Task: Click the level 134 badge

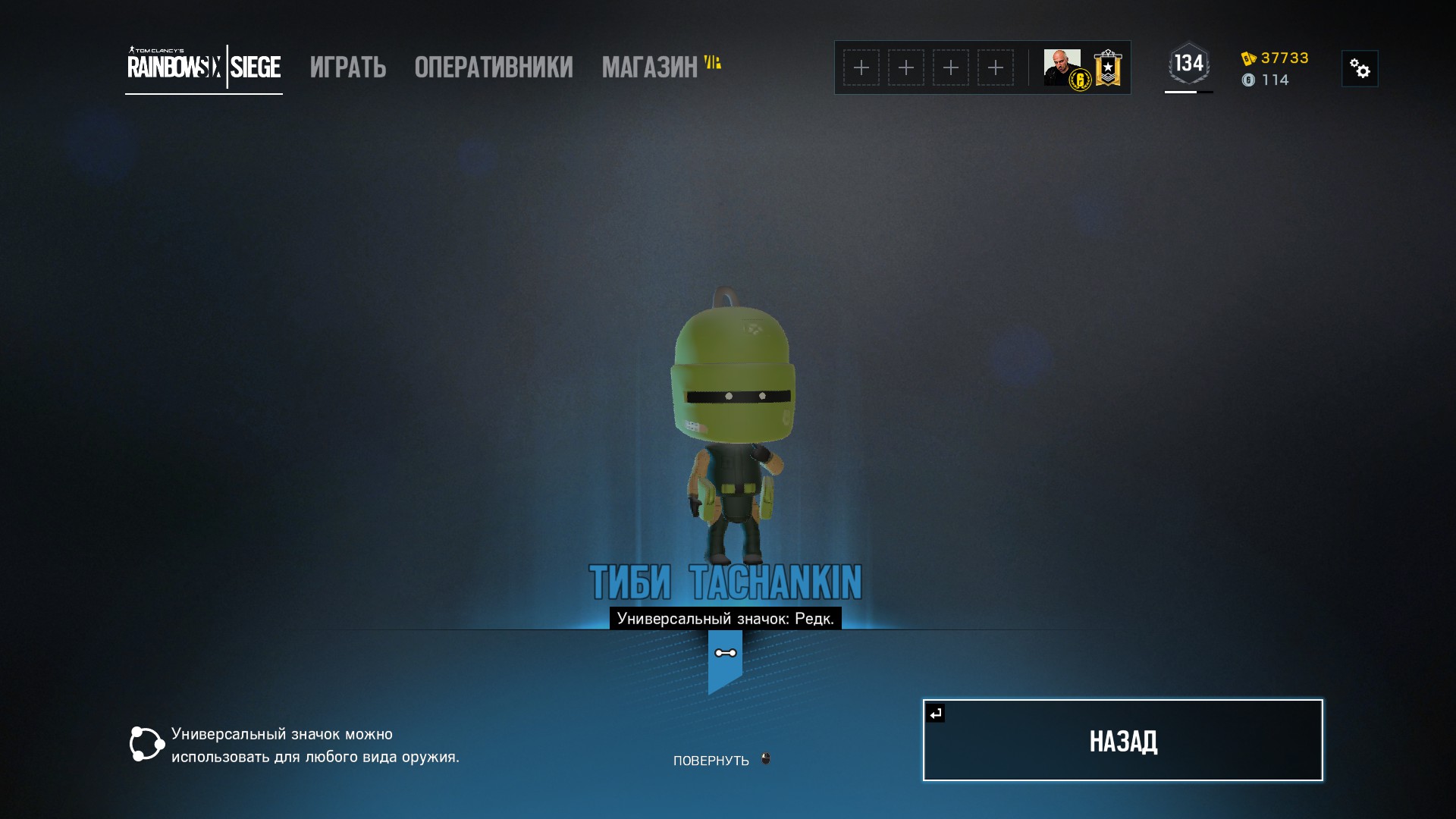Action: coord(1188,64)
